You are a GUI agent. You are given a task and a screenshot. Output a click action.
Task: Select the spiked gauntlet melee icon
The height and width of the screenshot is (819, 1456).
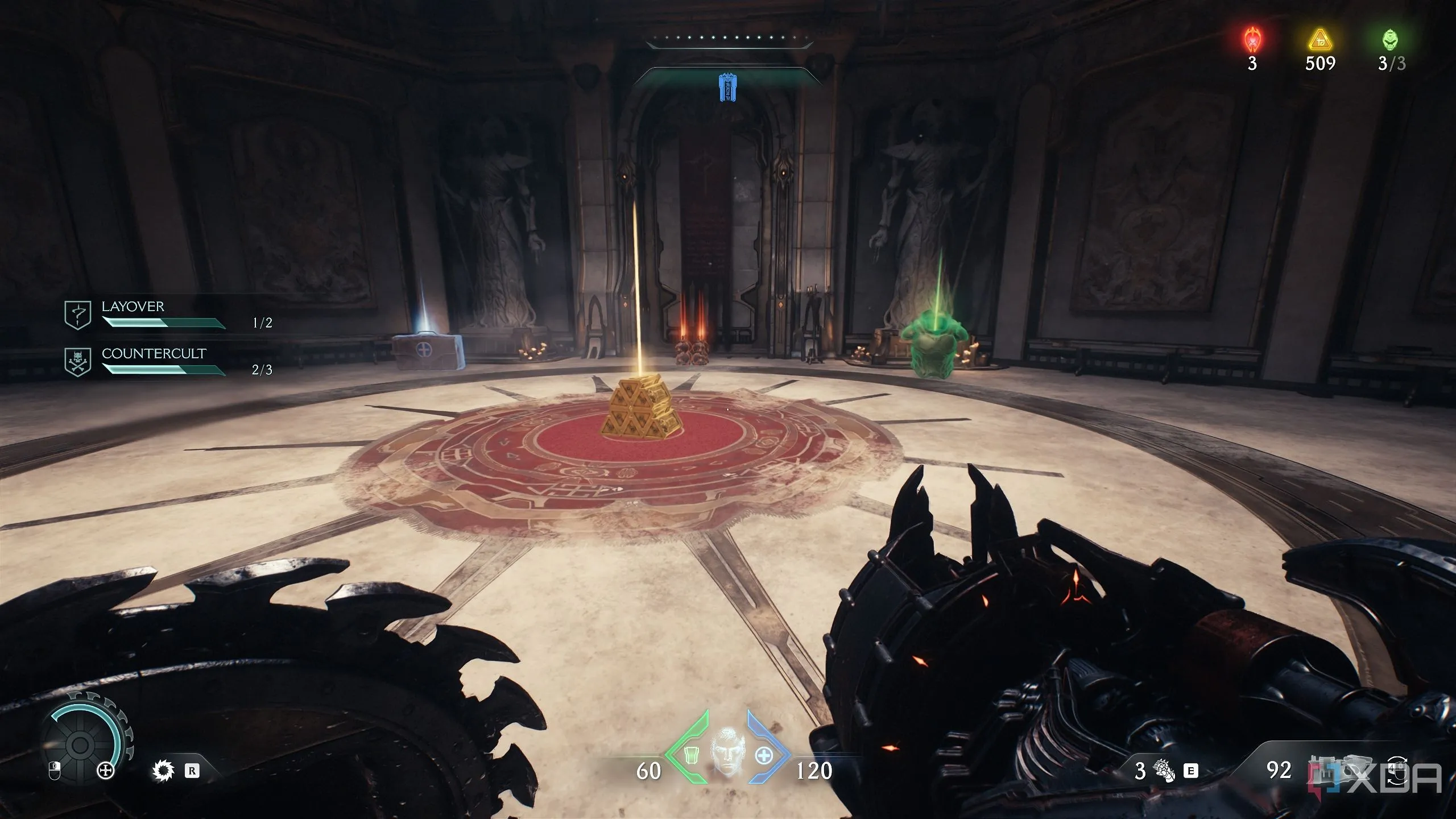click(x=1164, y=771)
